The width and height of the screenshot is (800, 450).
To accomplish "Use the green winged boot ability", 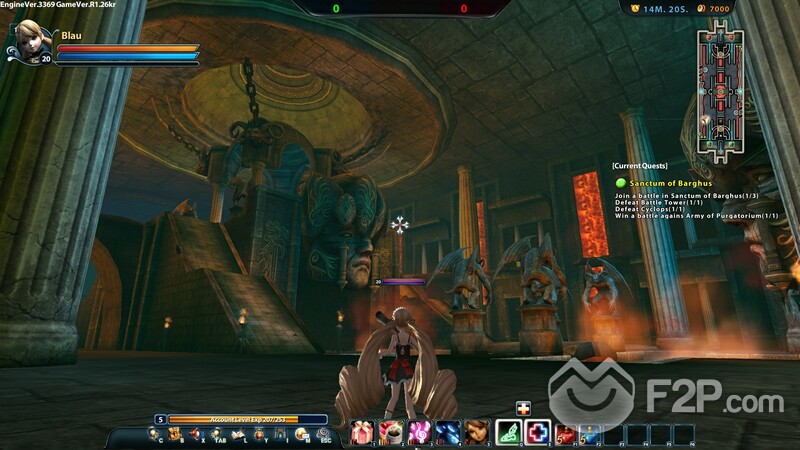I will [509, 432].
